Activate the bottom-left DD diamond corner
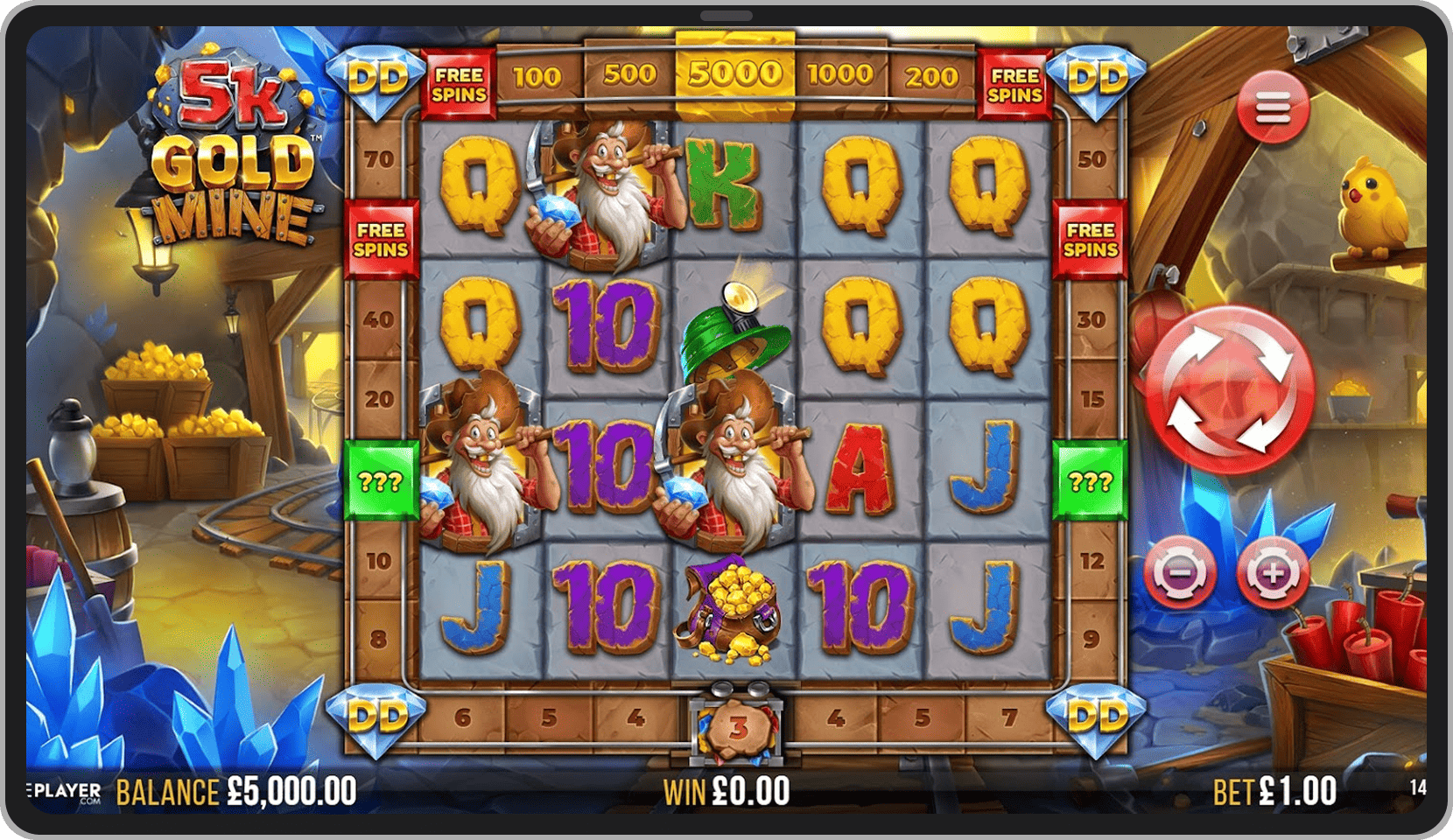 [376, 717]
